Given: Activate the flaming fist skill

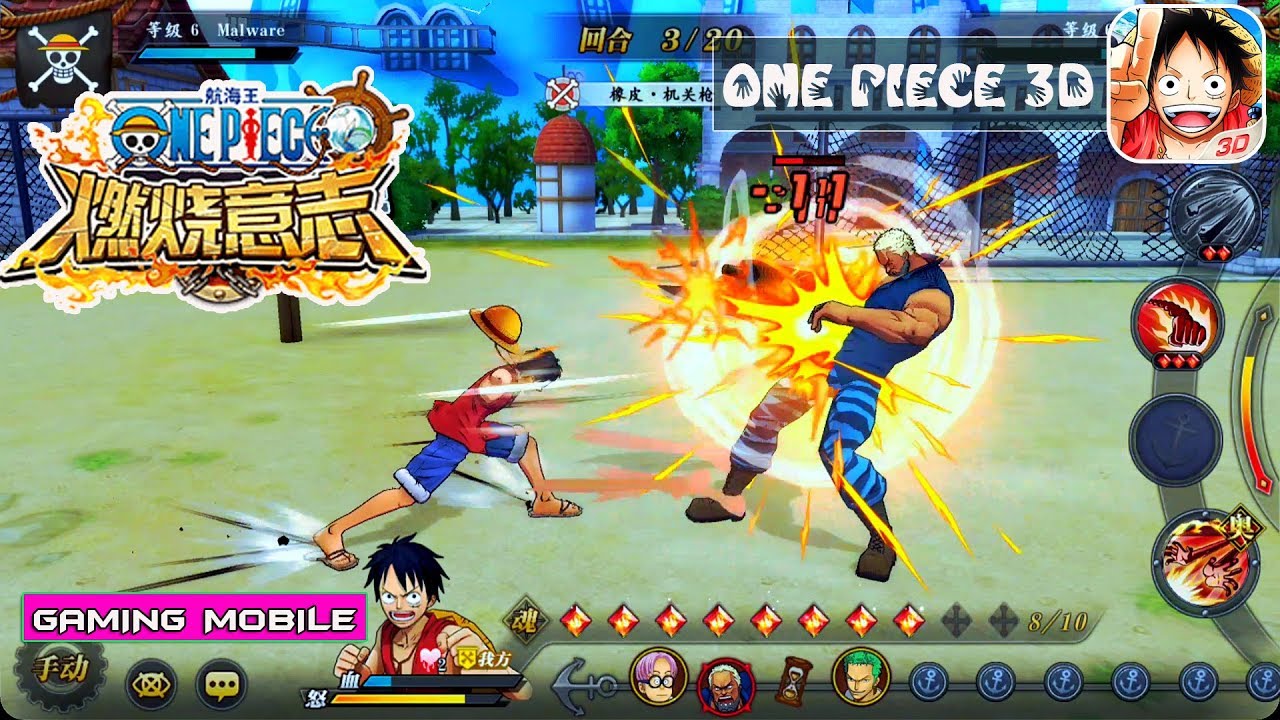Looking at the screenshot, I should pos(1176,322).
